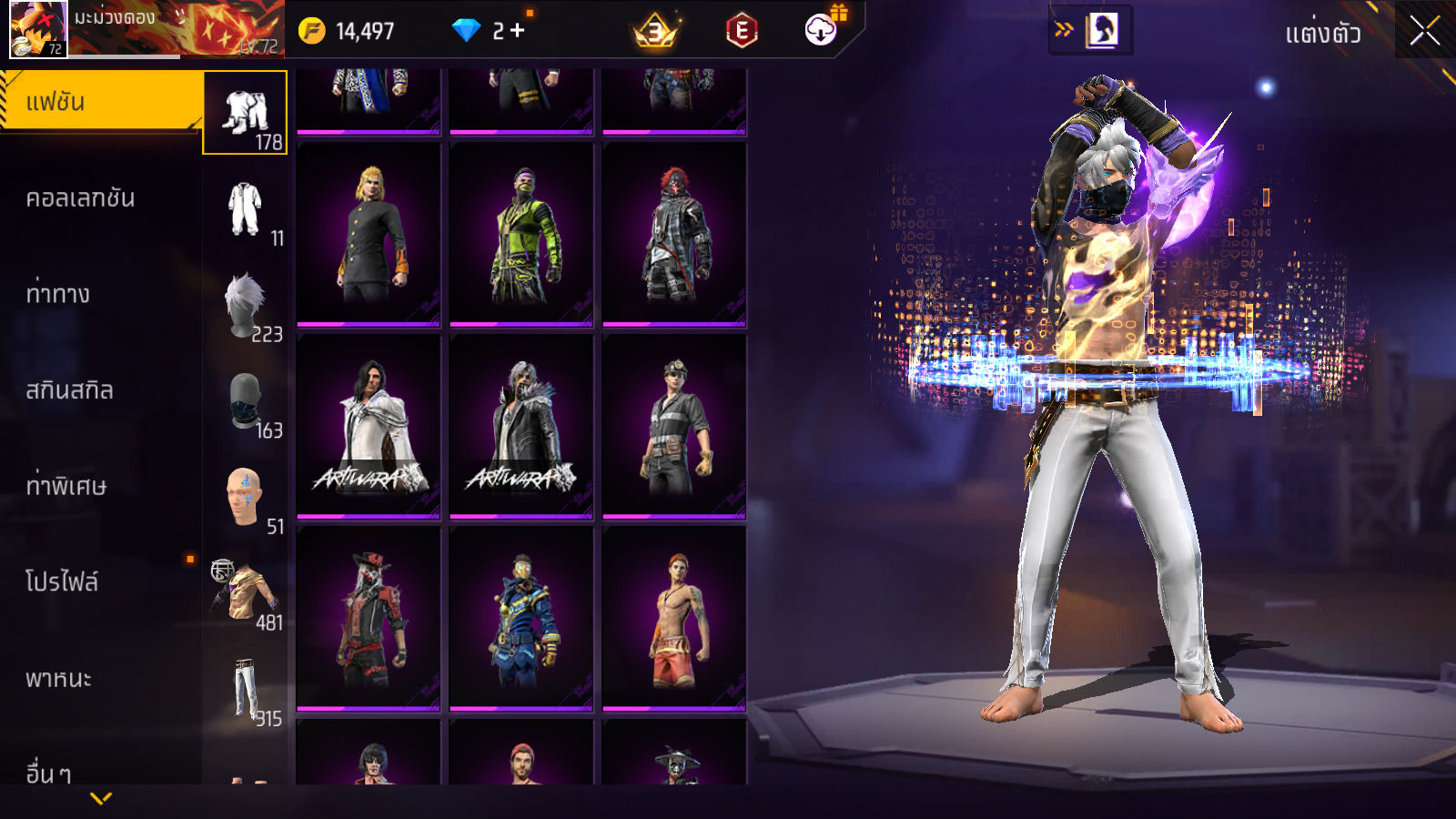Switch to the พาหนะ category
The height and width of the screenshot is (819, 1456).
tap(59, 679)
